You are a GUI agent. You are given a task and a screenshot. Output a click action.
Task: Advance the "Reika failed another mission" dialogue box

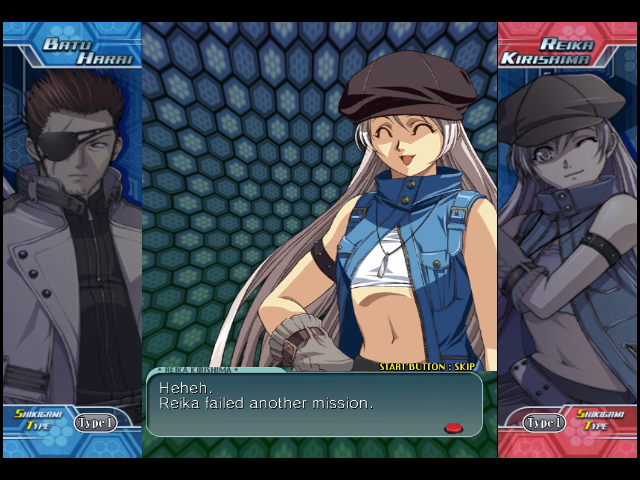pos(314,404)
